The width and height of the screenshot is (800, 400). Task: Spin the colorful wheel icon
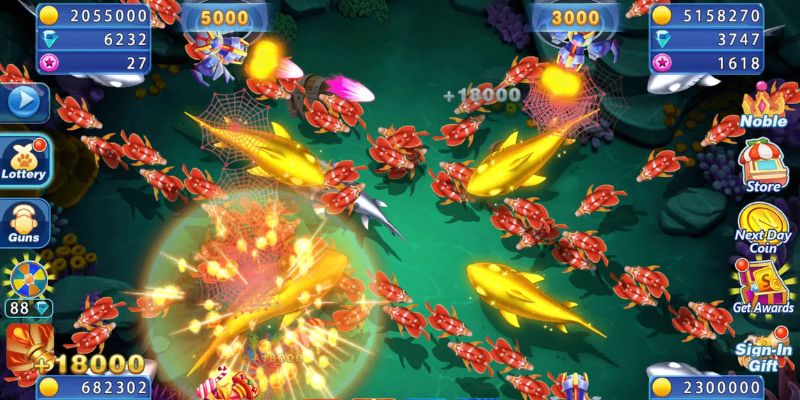(x=27, y=279)
